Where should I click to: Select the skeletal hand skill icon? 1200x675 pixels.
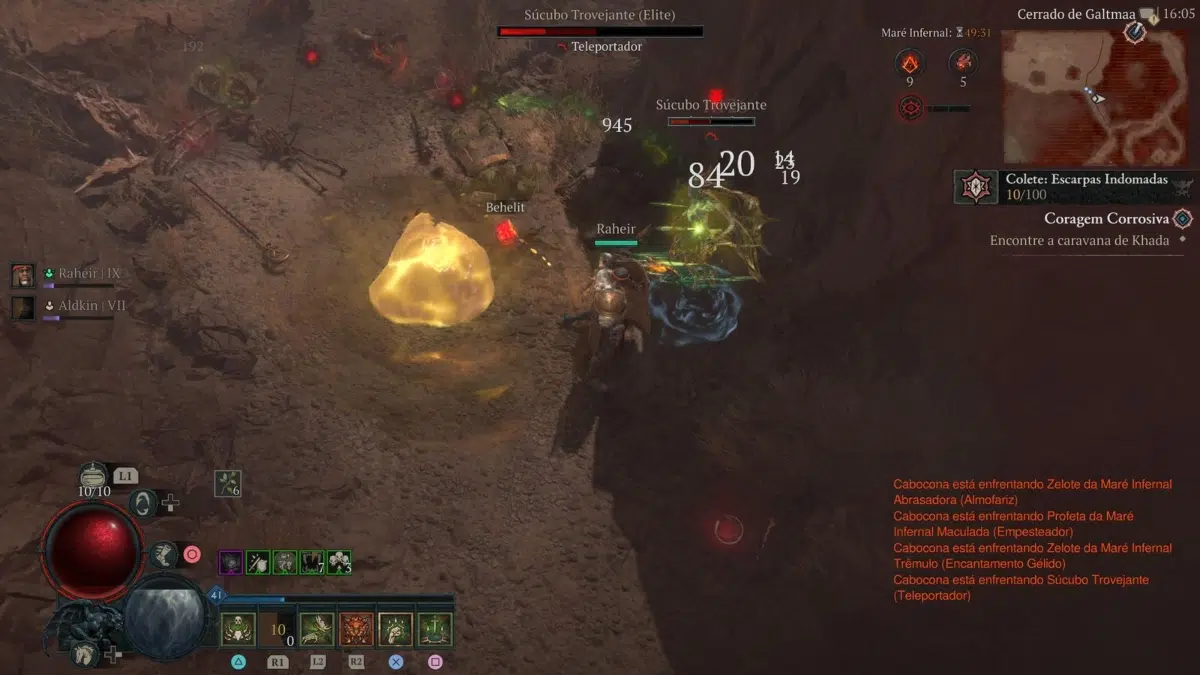(x=317, y=629)
